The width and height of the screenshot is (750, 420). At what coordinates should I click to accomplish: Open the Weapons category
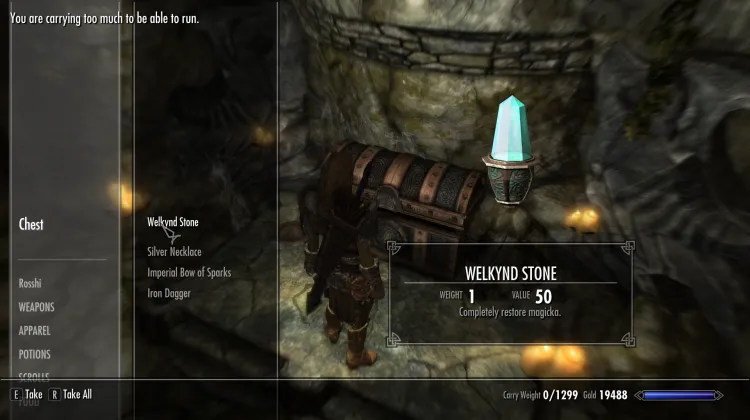(36, 307)
